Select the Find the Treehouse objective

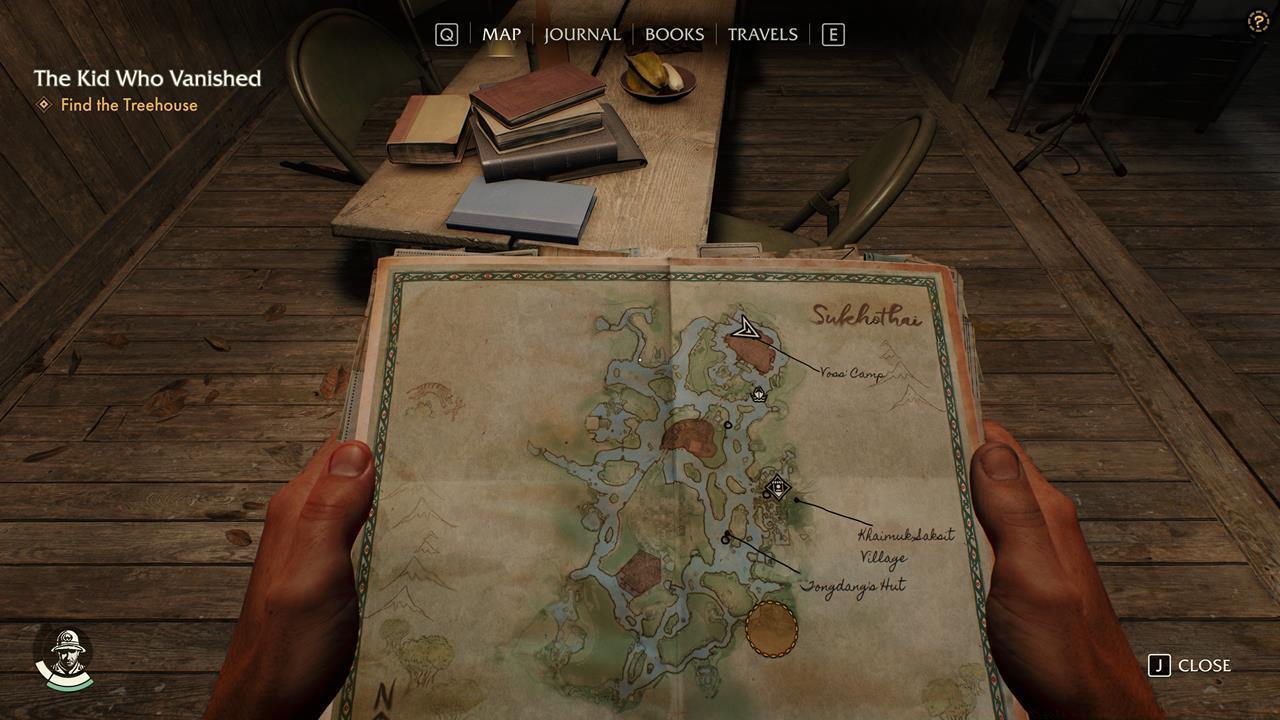(128, 105)
